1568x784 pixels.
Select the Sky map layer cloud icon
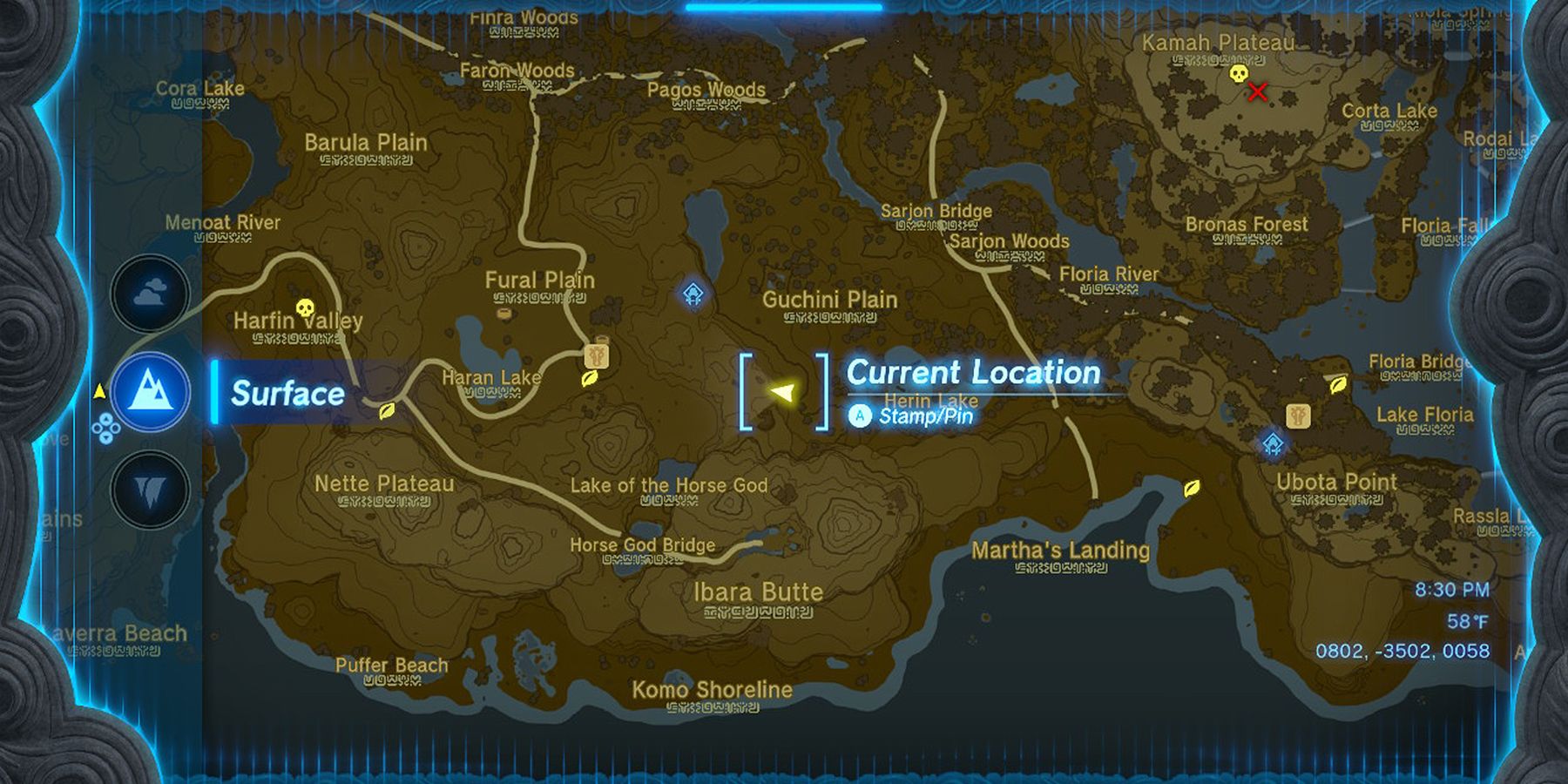[x=150, y=293]
